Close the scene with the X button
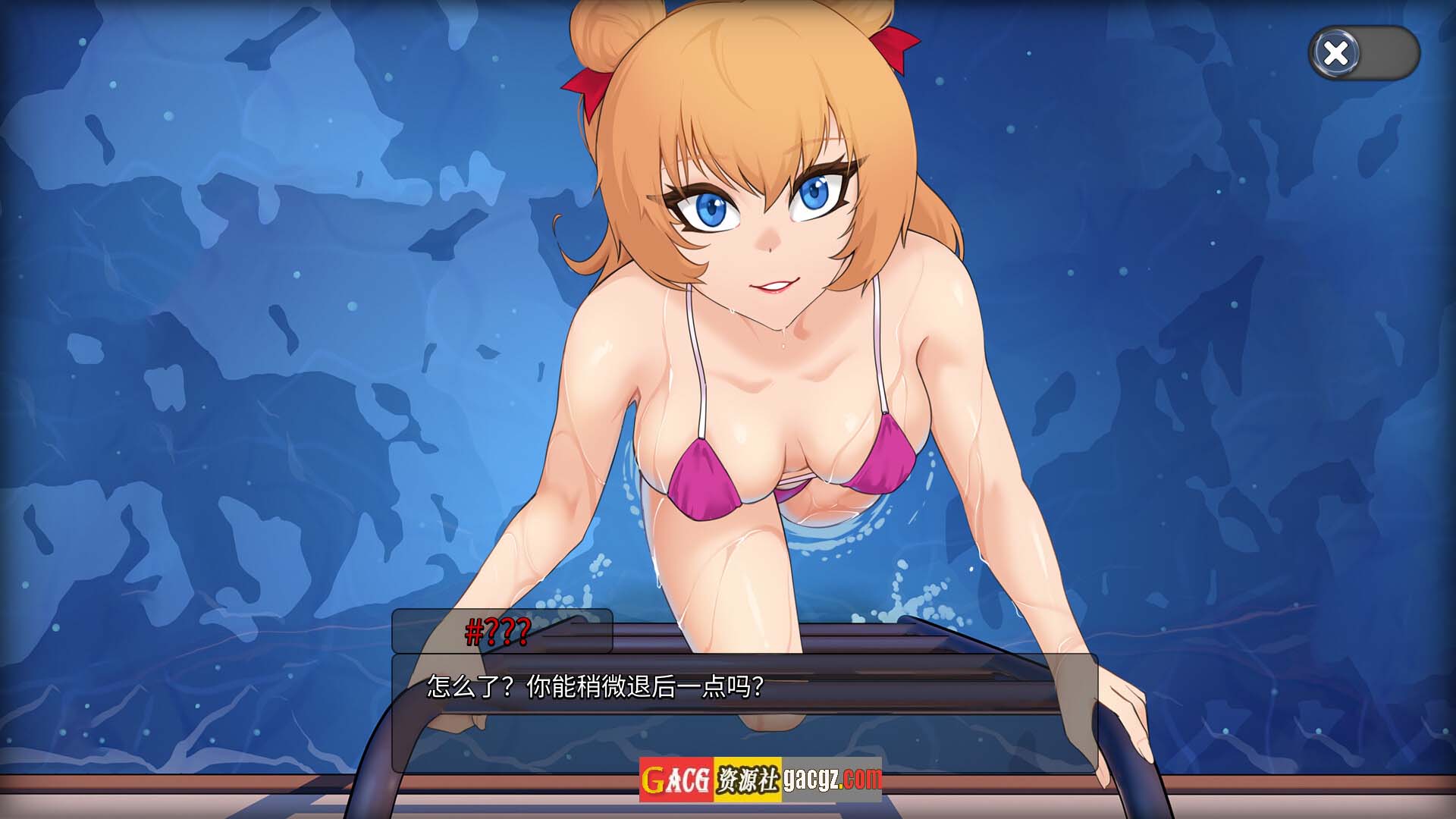 (1336, 53)
